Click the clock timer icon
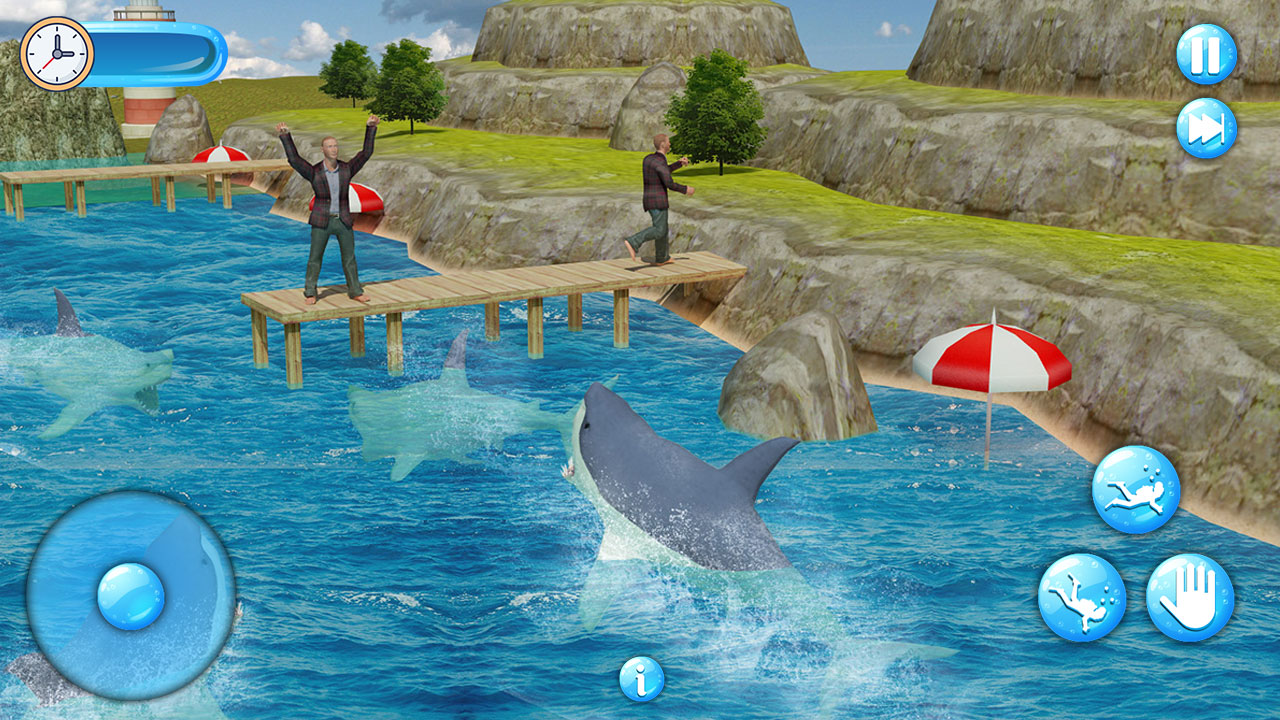Image resolution: width=1280 pixels, height=720 pixels. [x=55, y=52]
